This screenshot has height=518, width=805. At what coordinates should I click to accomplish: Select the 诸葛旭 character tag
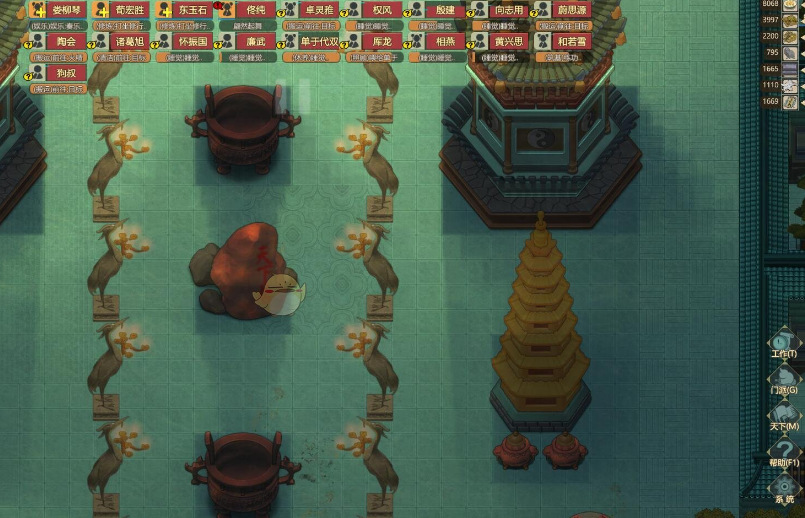pyautogui.click(x=130, y=42)
